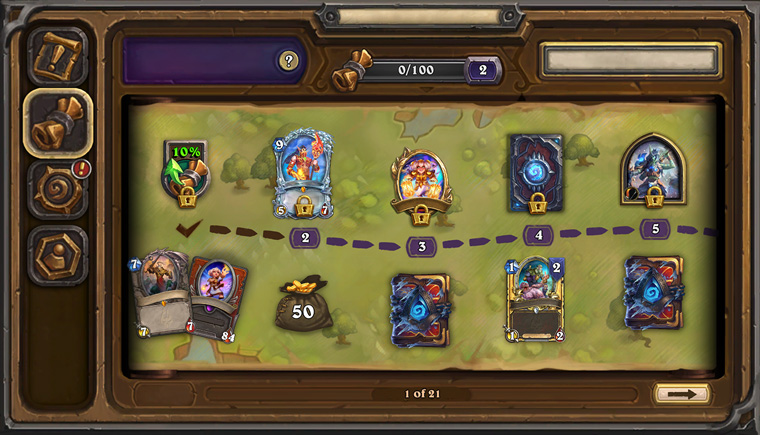Open the quests tab with exclamation marks

pos(58,56)
